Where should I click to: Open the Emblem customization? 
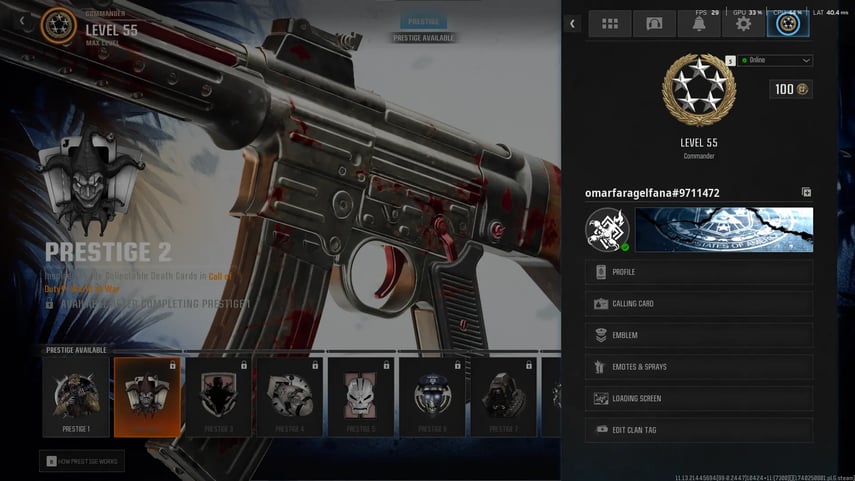pyautogui.click(x=698, y=335)
